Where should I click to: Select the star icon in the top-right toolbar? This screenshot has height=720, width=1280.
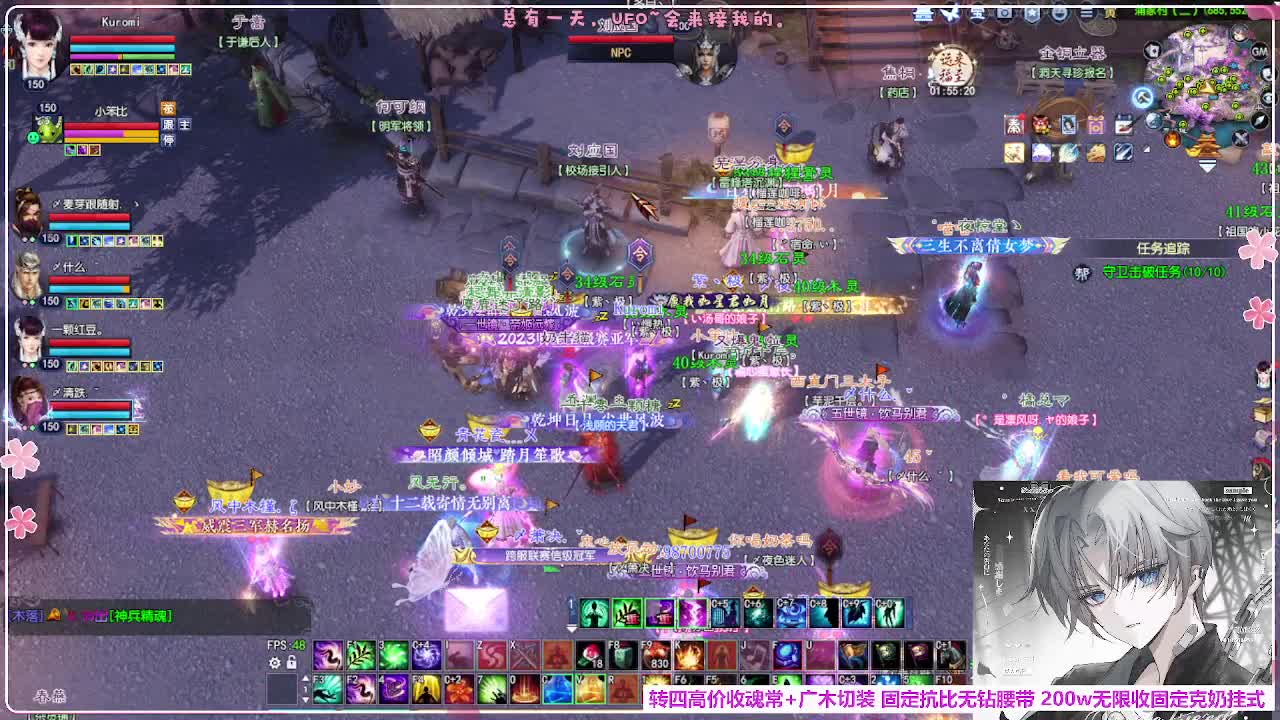click(1032, 13)
